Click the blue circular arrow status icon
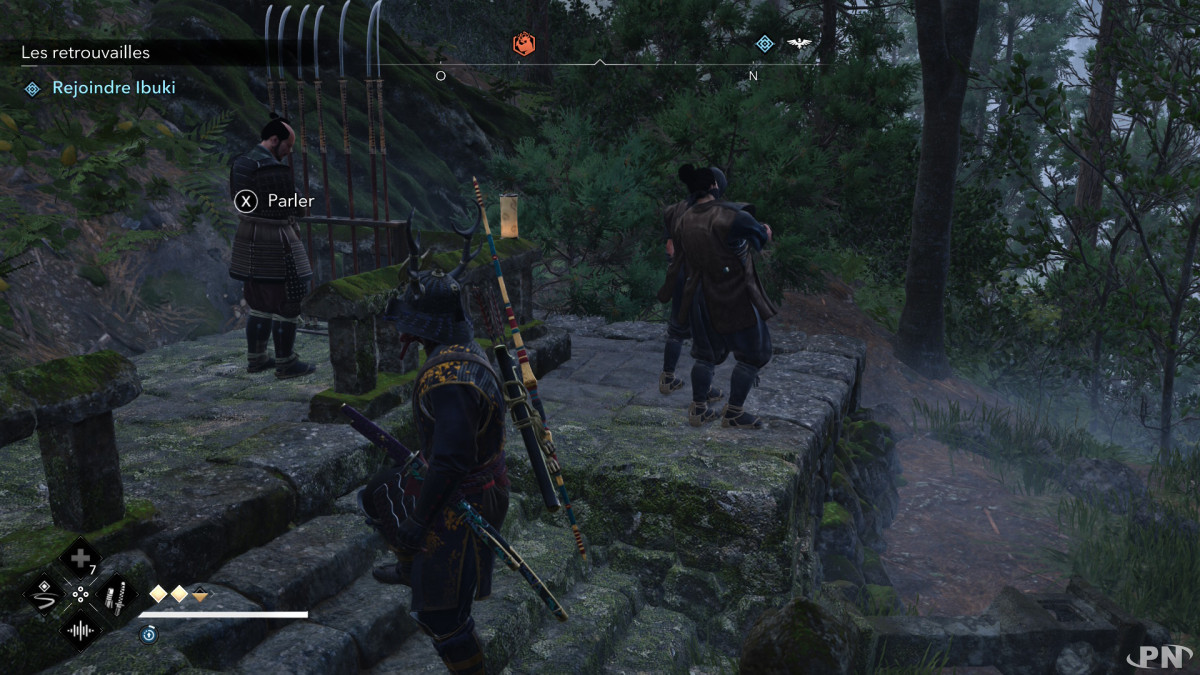Screen dimensions: 1200x675 [148, 634]
